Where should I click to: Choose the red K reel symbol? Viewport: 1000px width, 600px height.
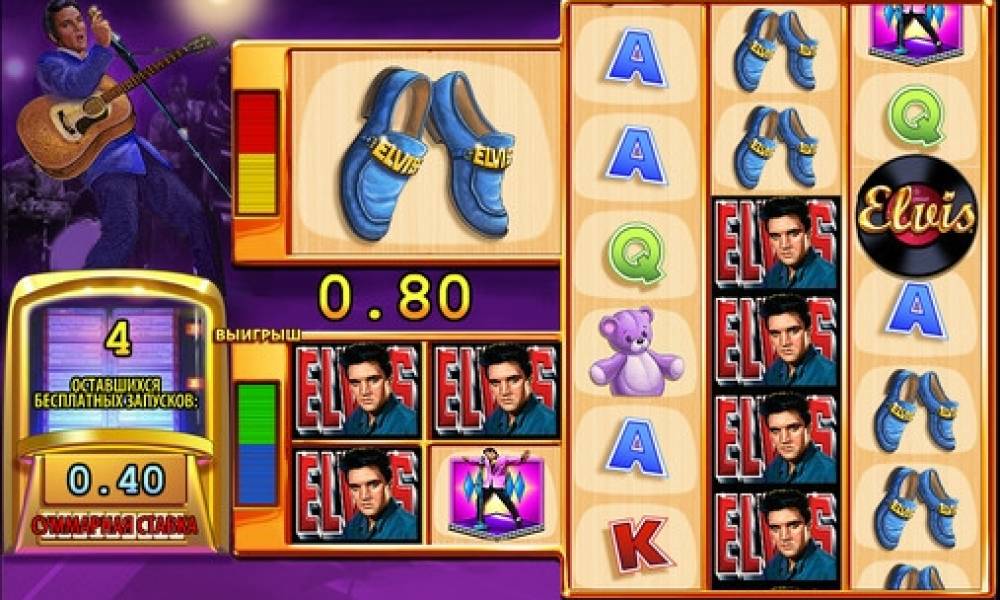coord(636,541)
